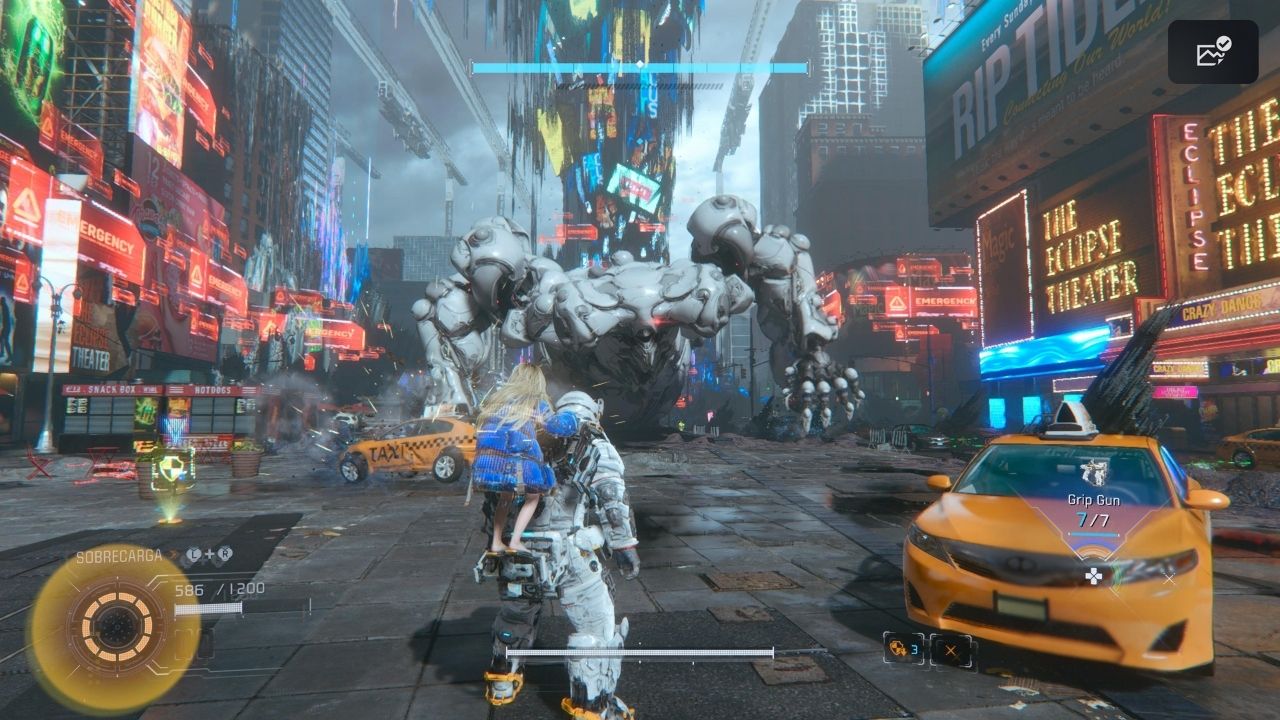The image size is (1280, 720).
Task: Select the empty X item slot
Action: pos(951,650)
